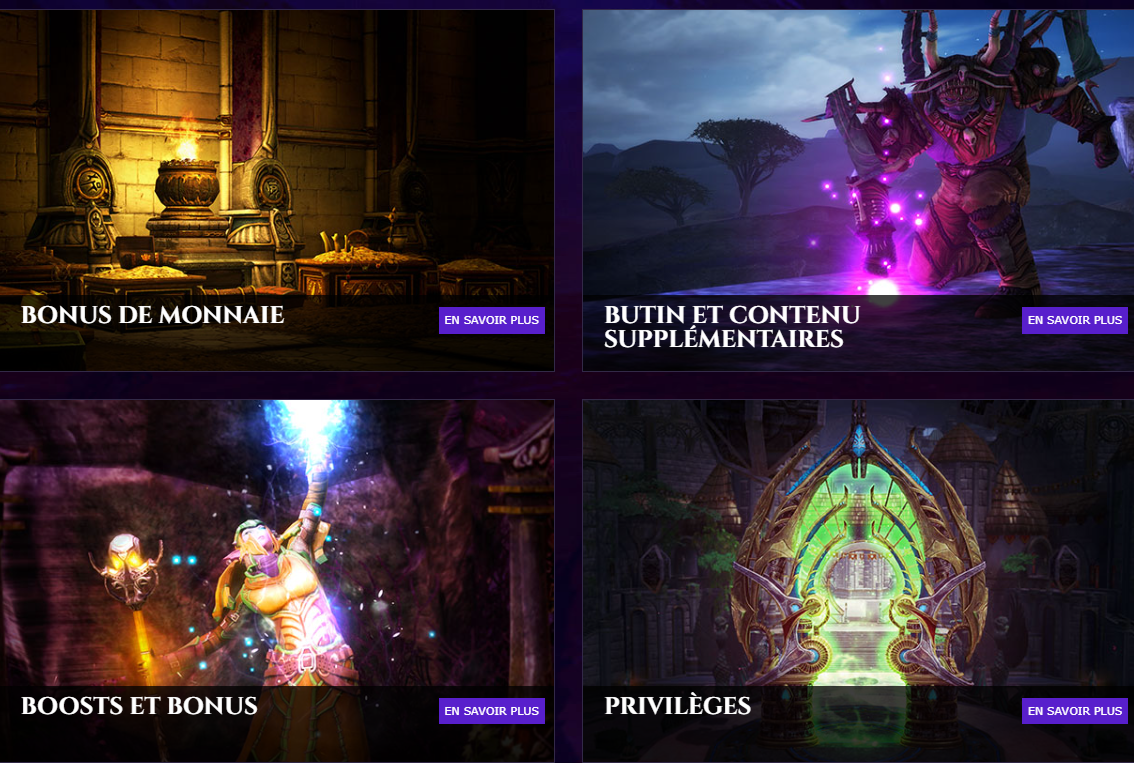
Task: Choose En Savoir Plus for Privilèges
Action: tap(1074, 711)
